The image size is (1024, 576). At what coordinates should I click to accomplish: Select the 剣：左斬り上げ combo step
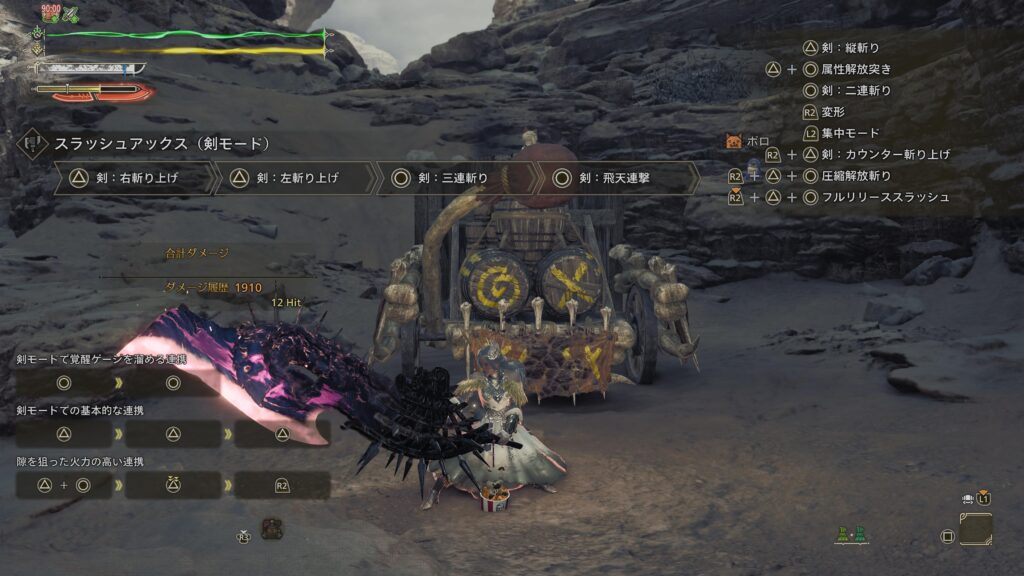coord(295,179)
